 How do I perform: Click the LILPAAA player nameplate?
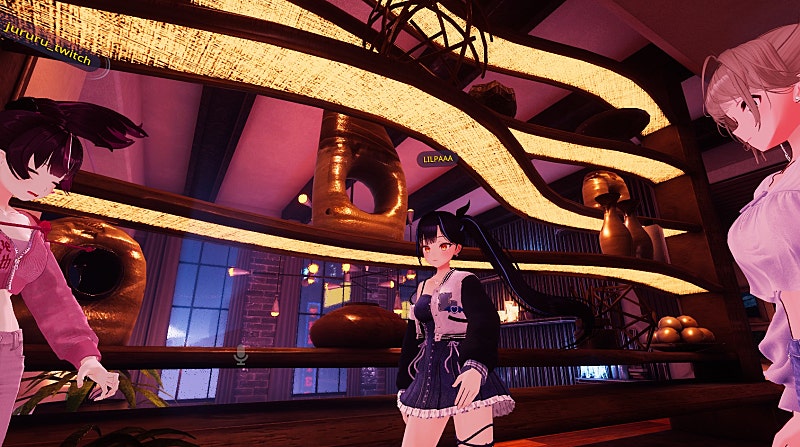(x=437, y=158)
